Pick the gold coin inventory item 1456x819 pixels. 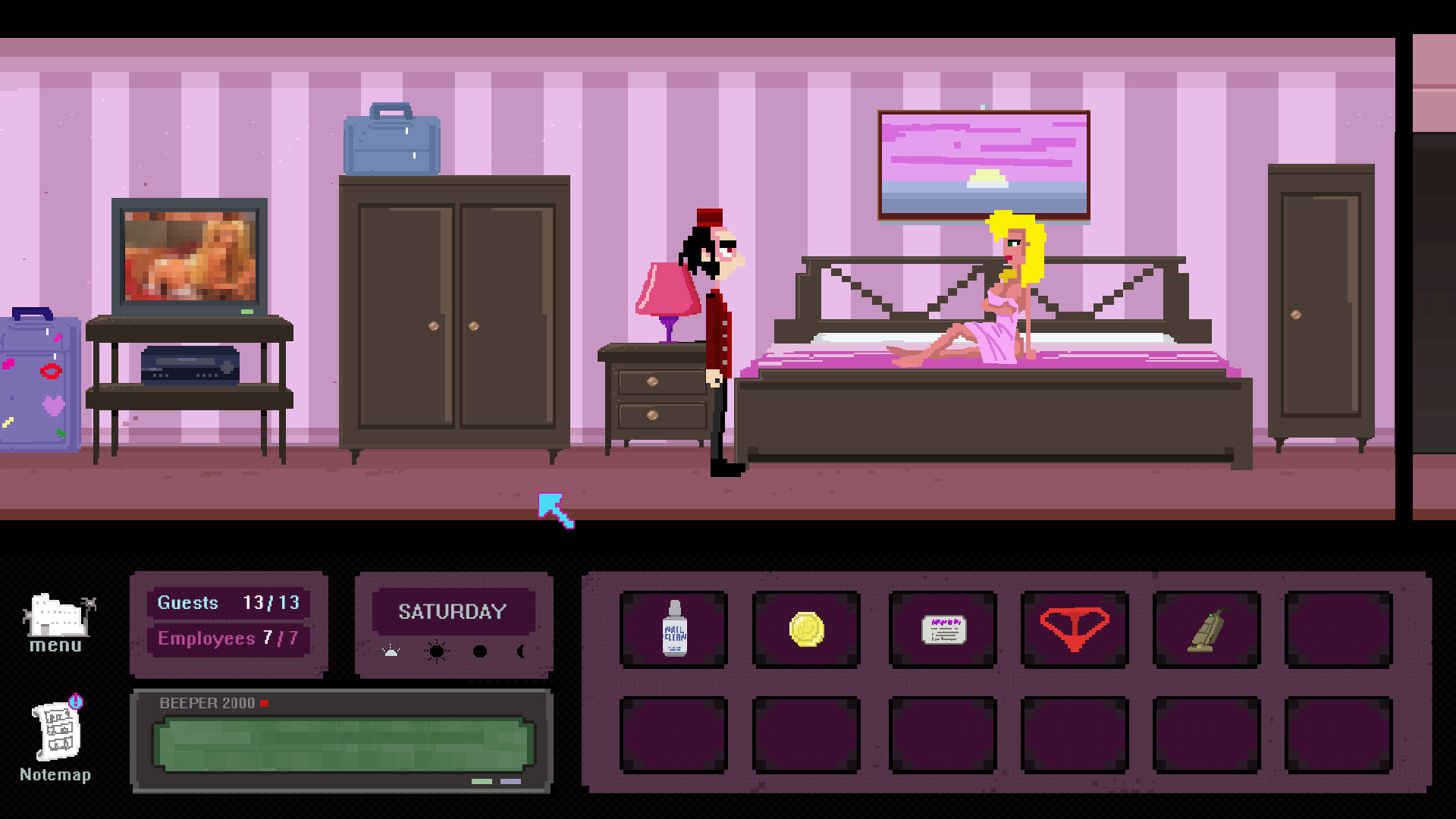pyautogui.click(x=806, y=629)
